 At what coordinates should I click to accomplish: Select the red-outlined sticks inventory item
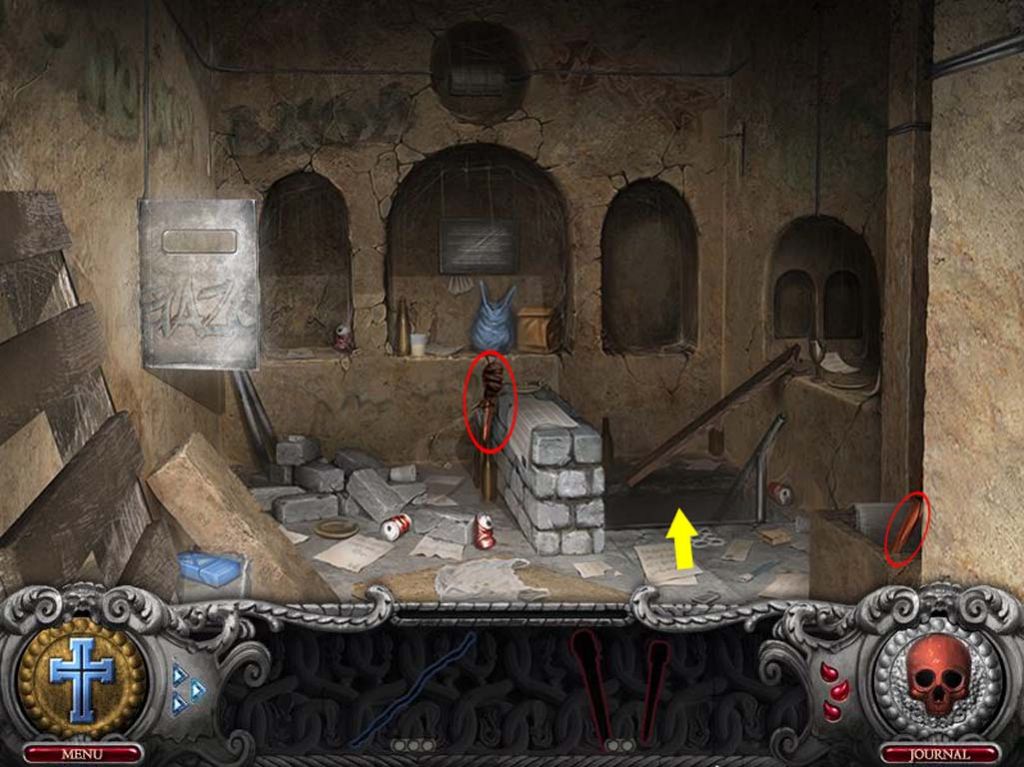[x=620, y=690]
